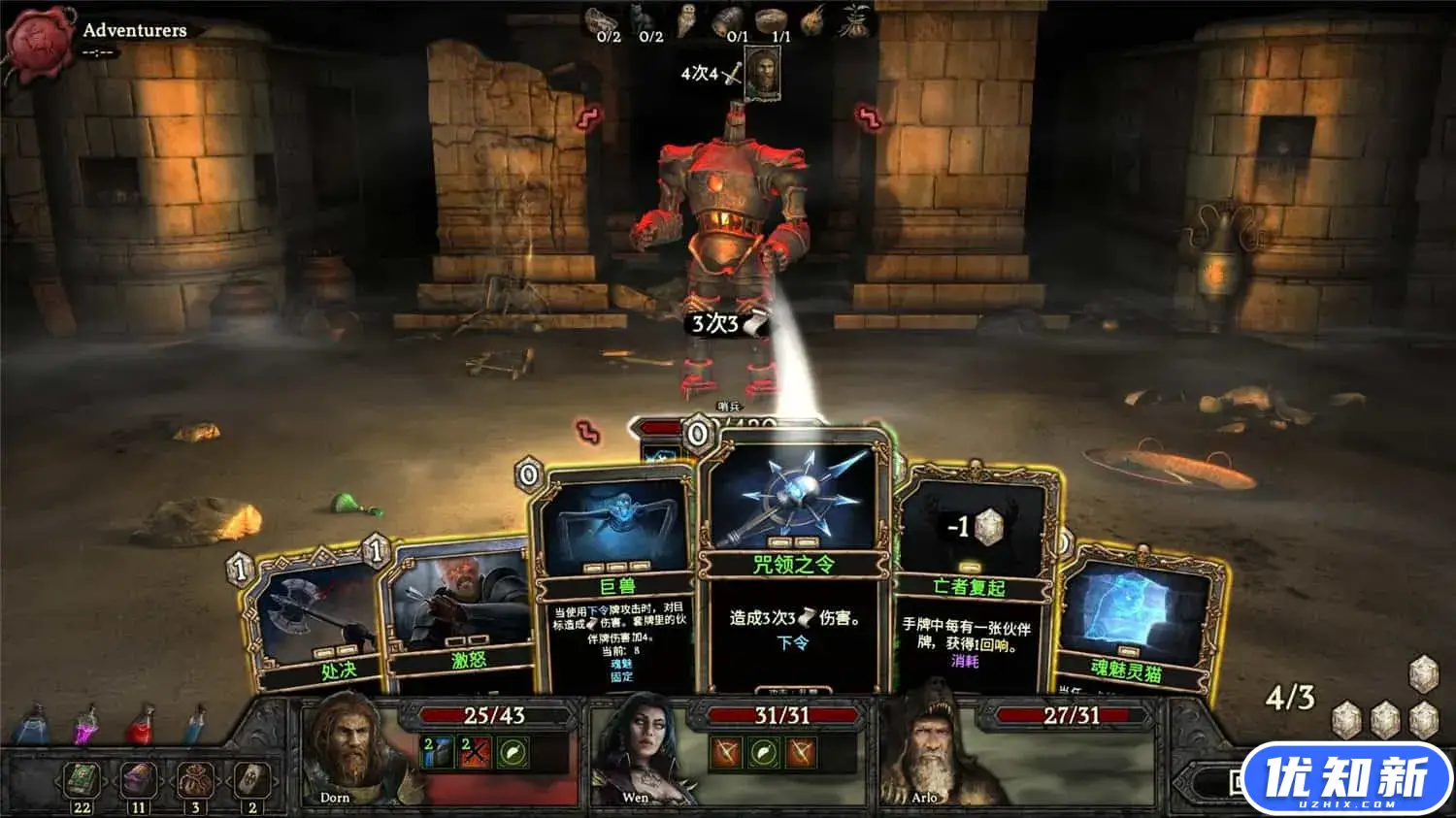Screen dimensions: 1456x818
Task: Select the 亡者复起 card
Action: (971, 582)
